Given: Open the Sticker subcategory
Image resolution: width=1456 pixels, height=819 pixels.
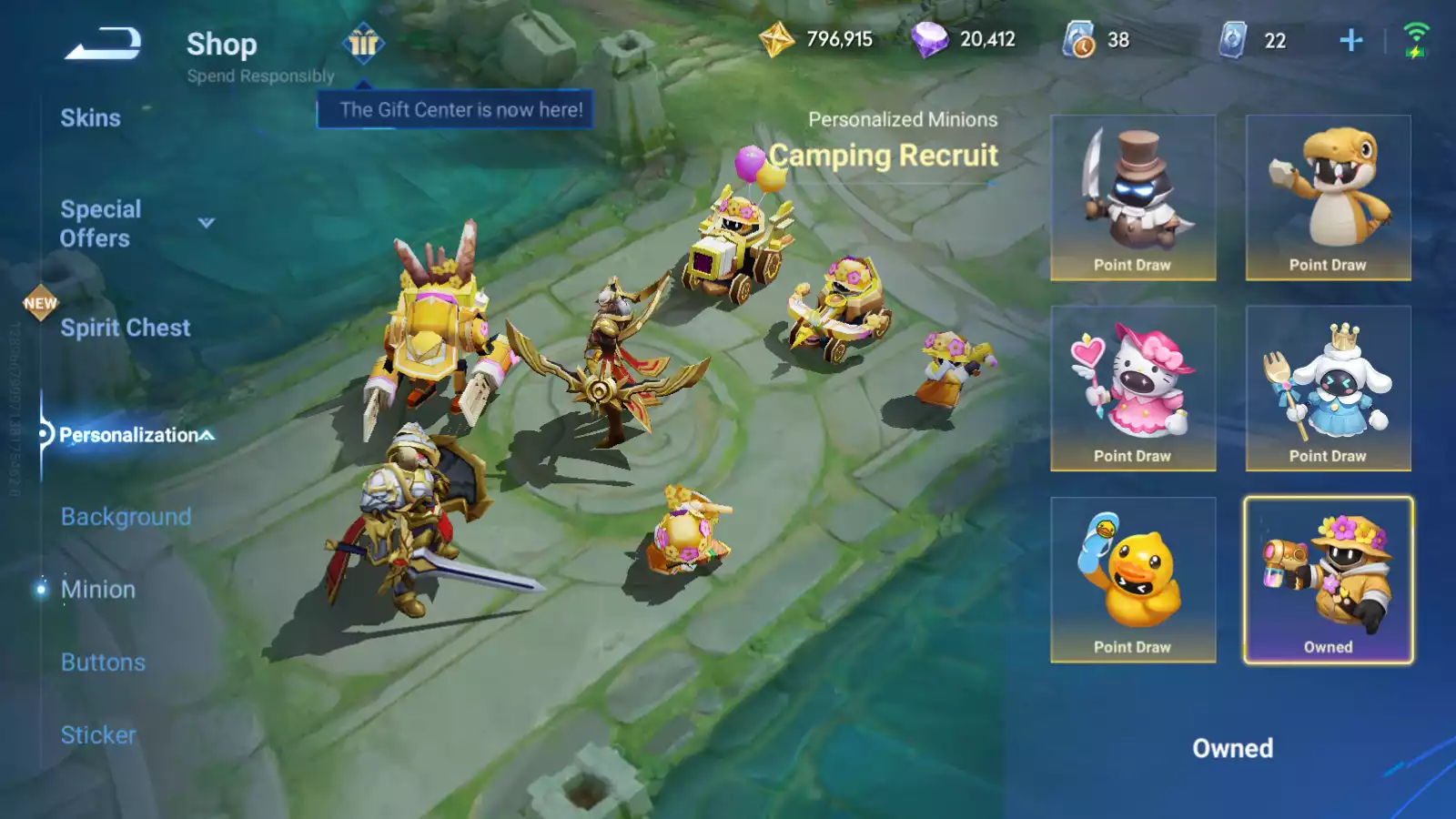Looking at the screenshot, I should (98, 735).
